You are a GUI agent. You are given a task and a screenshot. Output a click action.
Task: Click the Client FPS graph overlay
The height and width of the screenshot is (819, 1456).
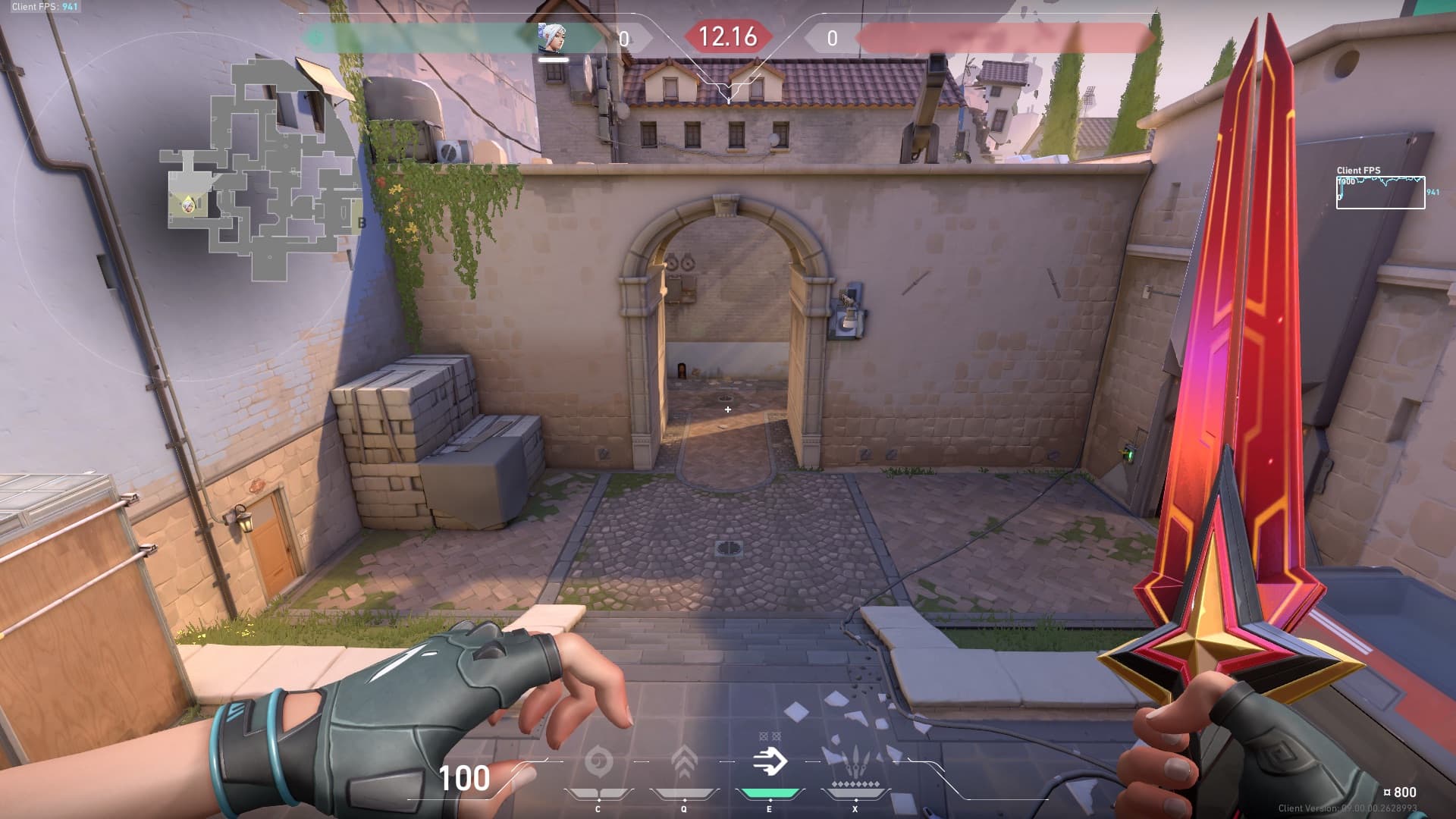click(1379, 193)
